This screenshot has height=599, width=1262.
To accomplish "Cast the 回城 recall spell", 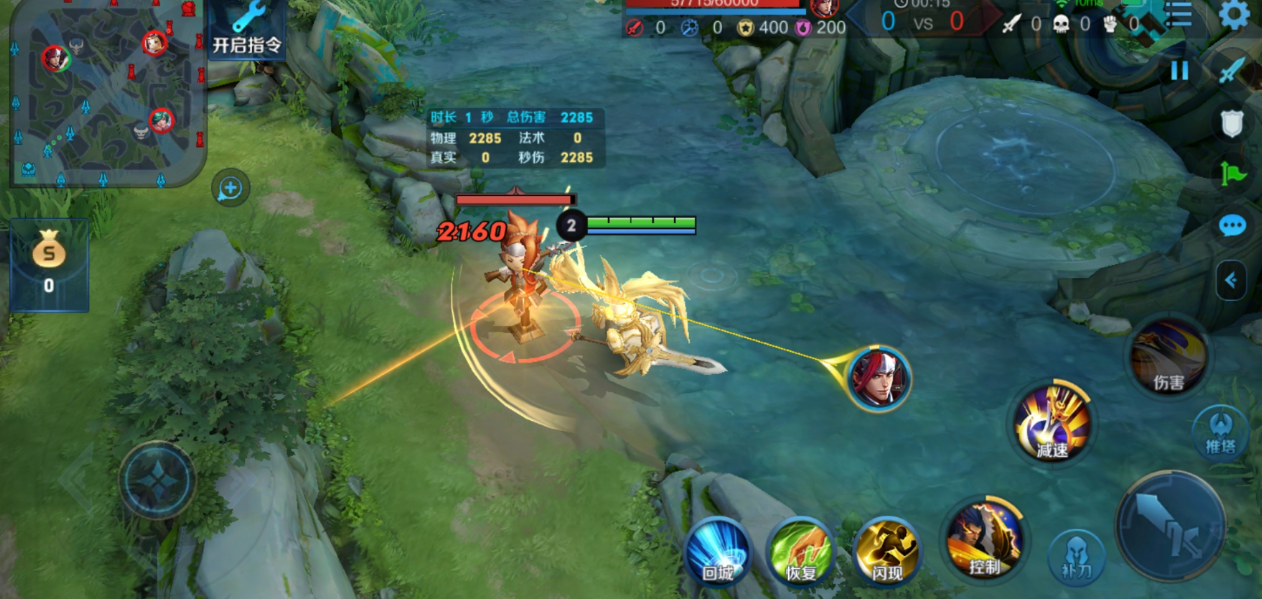I will pos(717,550).
